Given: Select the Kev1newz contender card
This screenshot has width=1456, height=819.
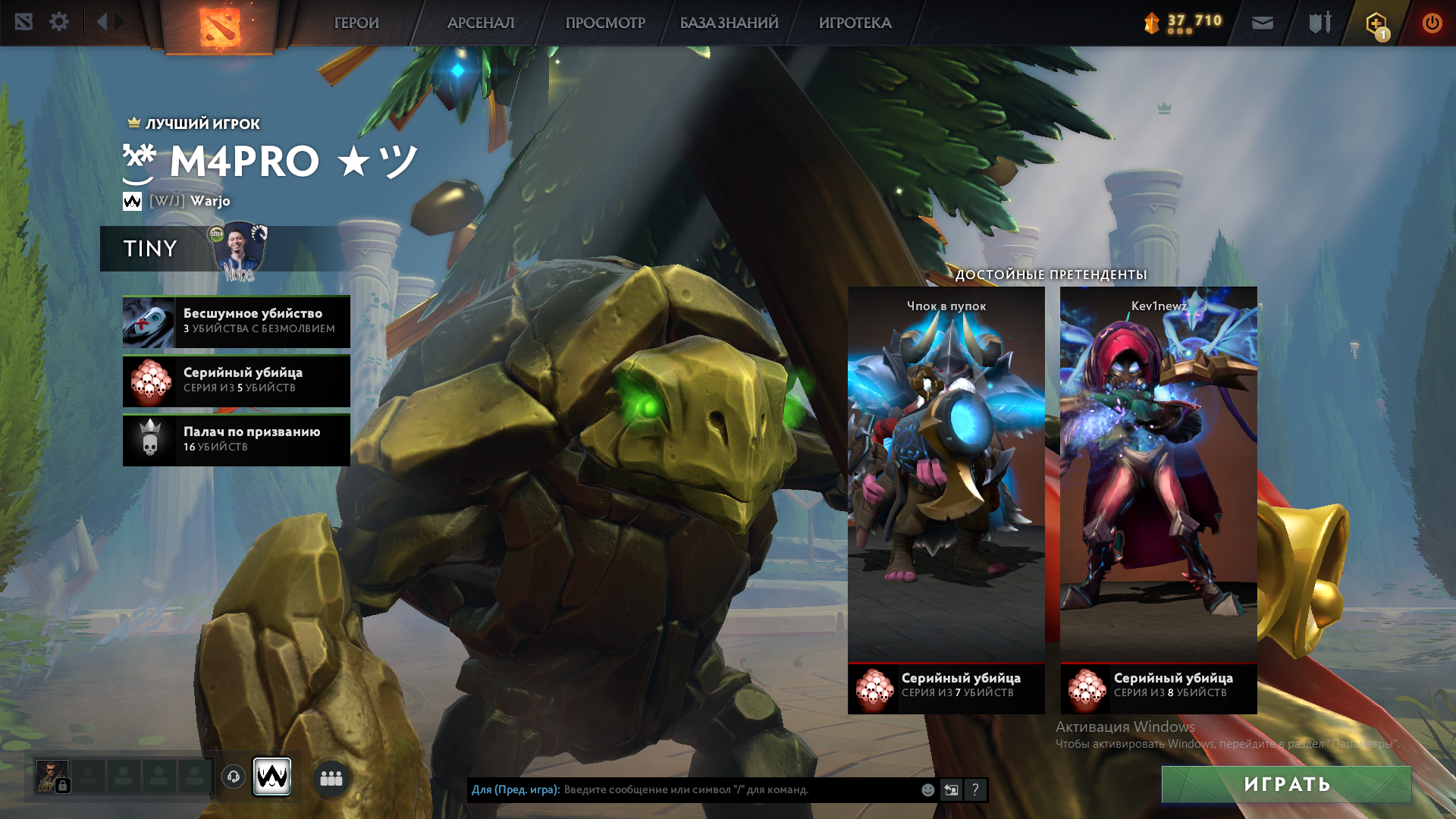Looking at the screenshot, I should (1158, 485).
